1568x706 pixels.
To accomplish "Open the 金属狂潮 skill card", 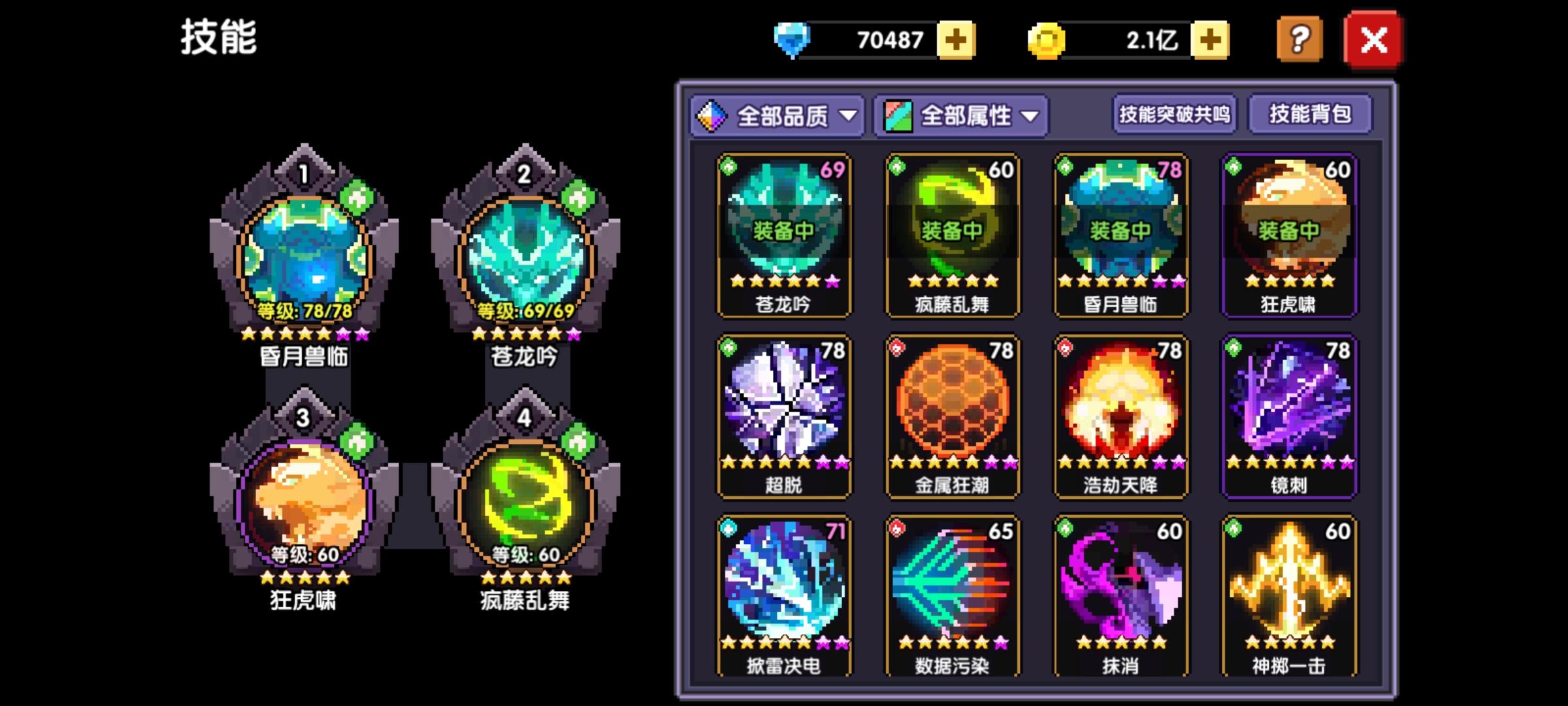I will pyautogui.click(x=953, y=418).
